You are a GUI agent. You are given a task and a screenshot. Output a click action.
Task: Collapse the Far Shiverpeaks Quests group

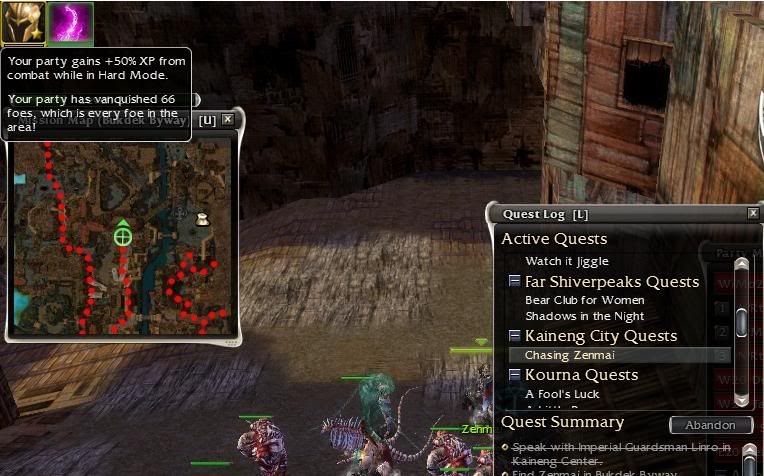(x=514, y=282)
